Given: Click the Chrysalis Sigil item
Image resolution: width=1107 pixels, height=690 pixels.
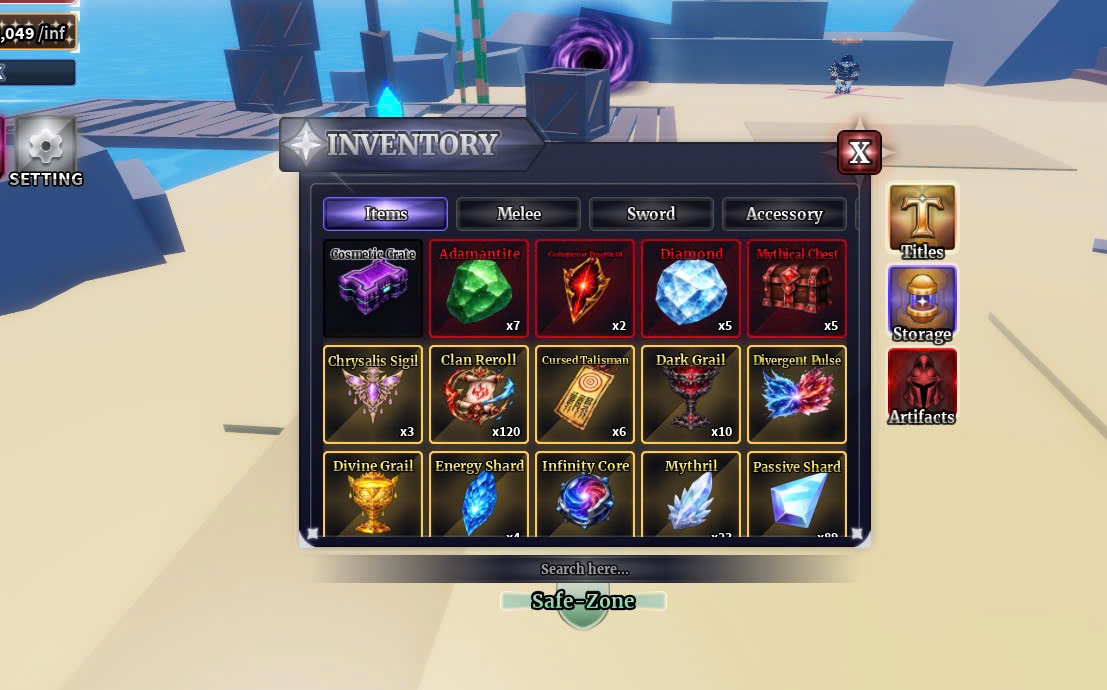Looking at the screenshot, I should point(373,395).
